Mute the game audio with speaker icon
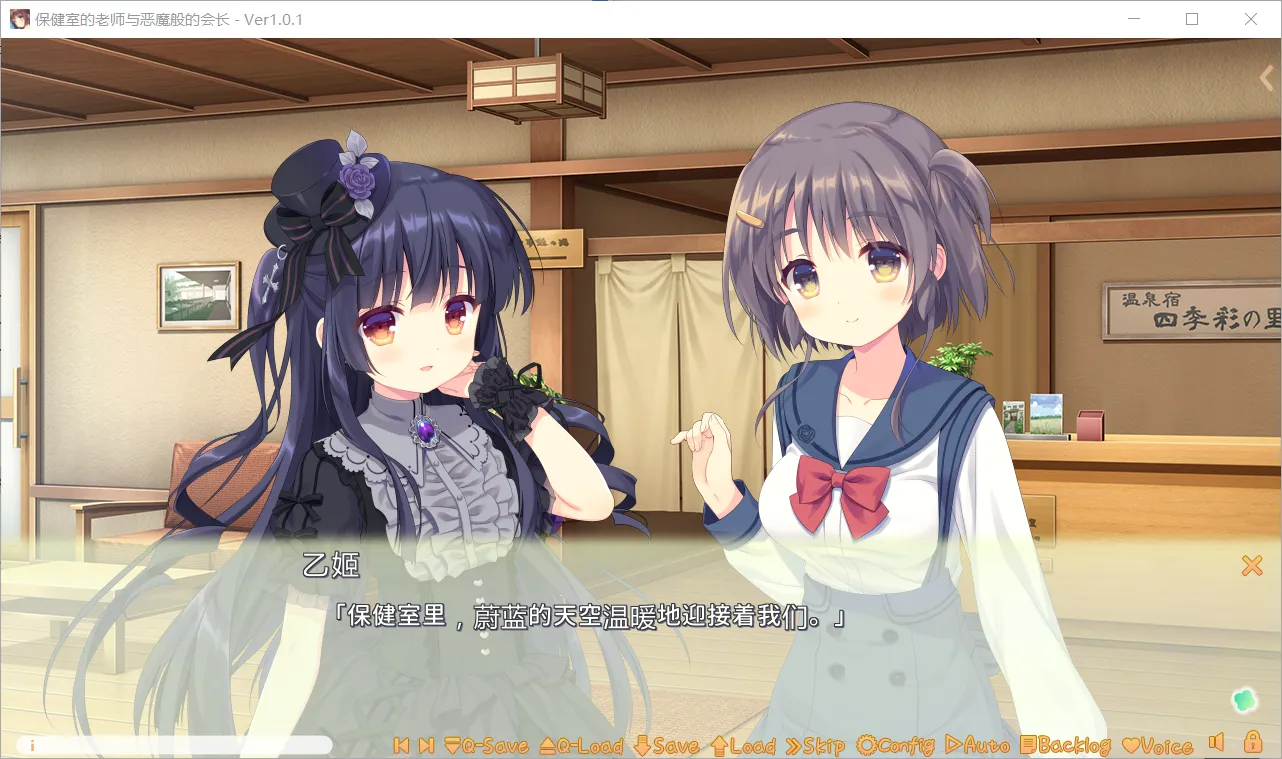 1216,743
